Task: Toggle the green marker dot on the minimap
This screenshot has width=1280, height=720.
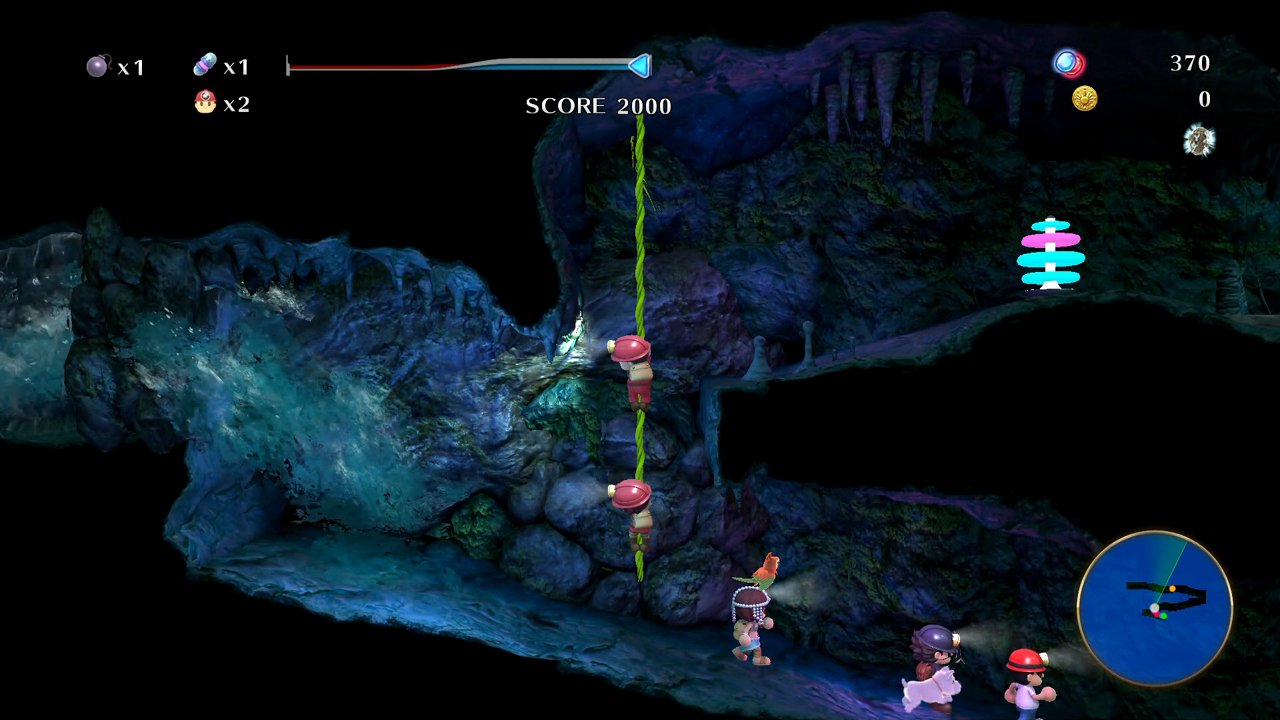Action: [x=1164, y=616]
